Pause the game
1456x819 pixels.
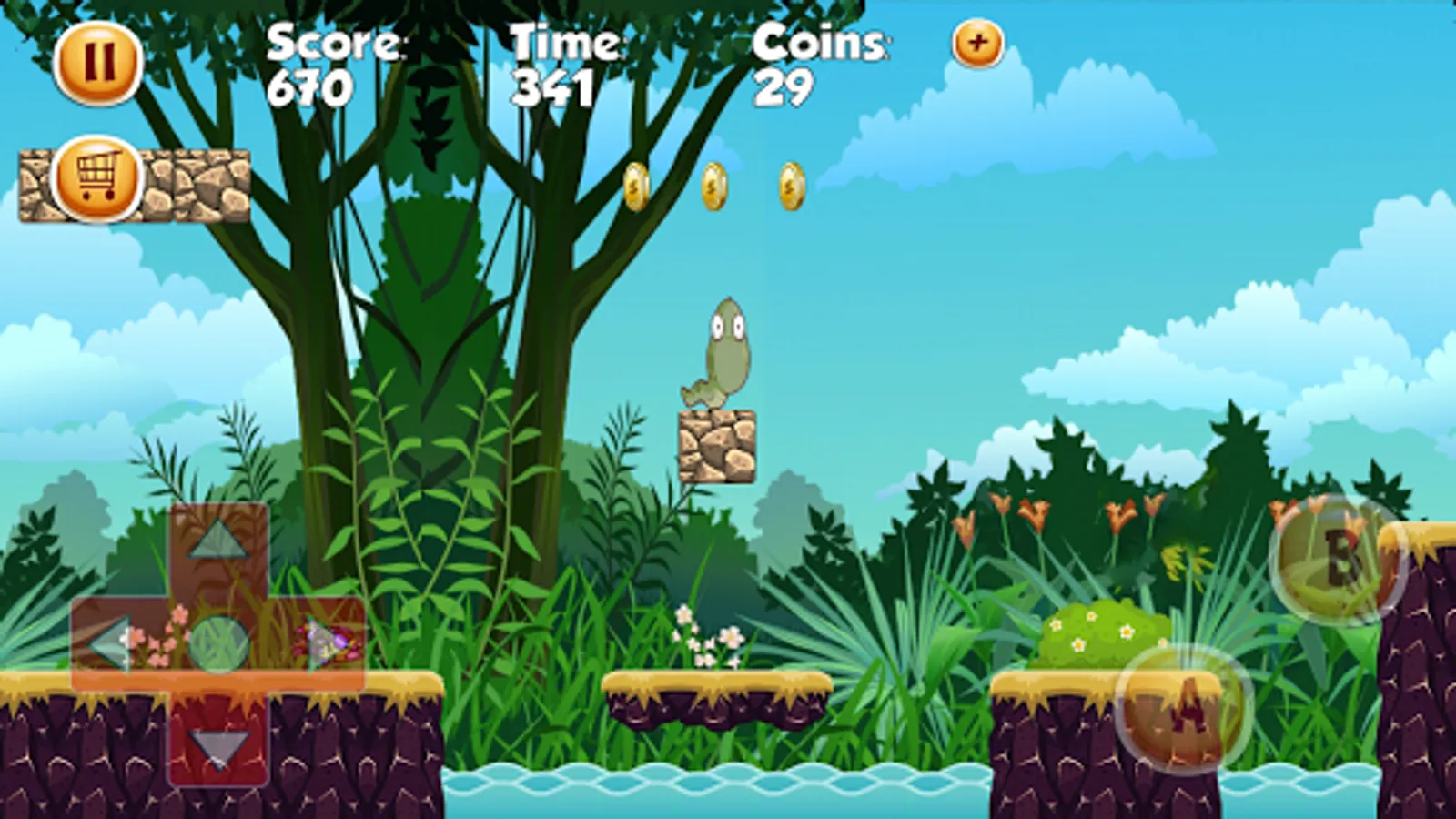click(x=100, y=61)
